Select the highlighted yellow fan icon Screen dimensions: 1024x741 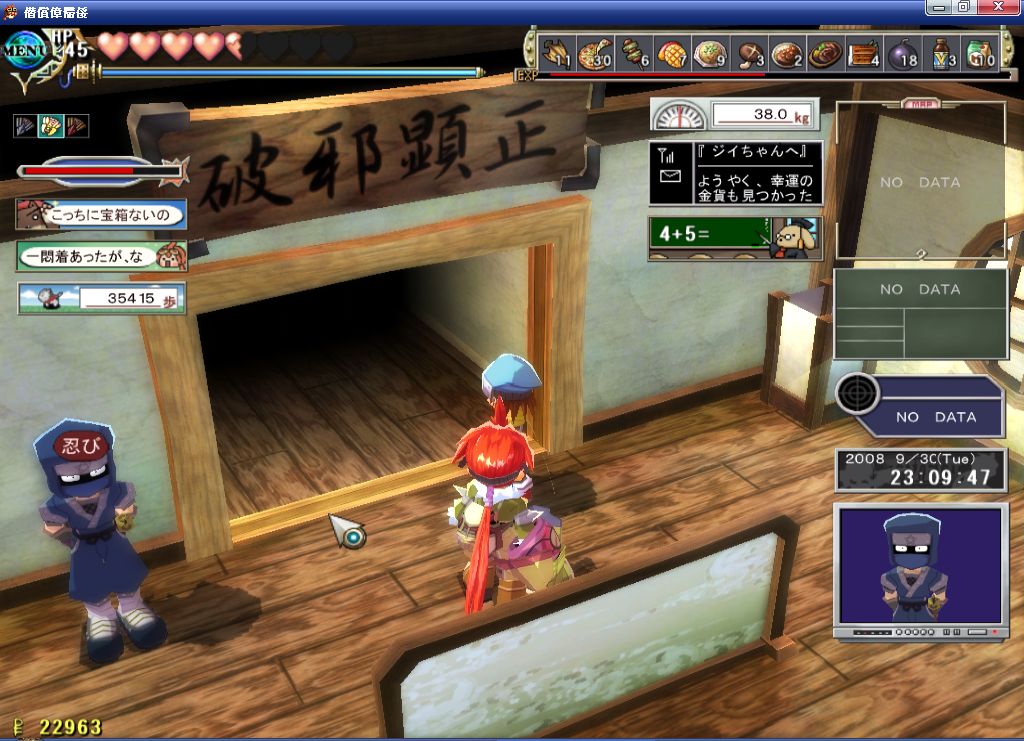[x=50, y=126]
